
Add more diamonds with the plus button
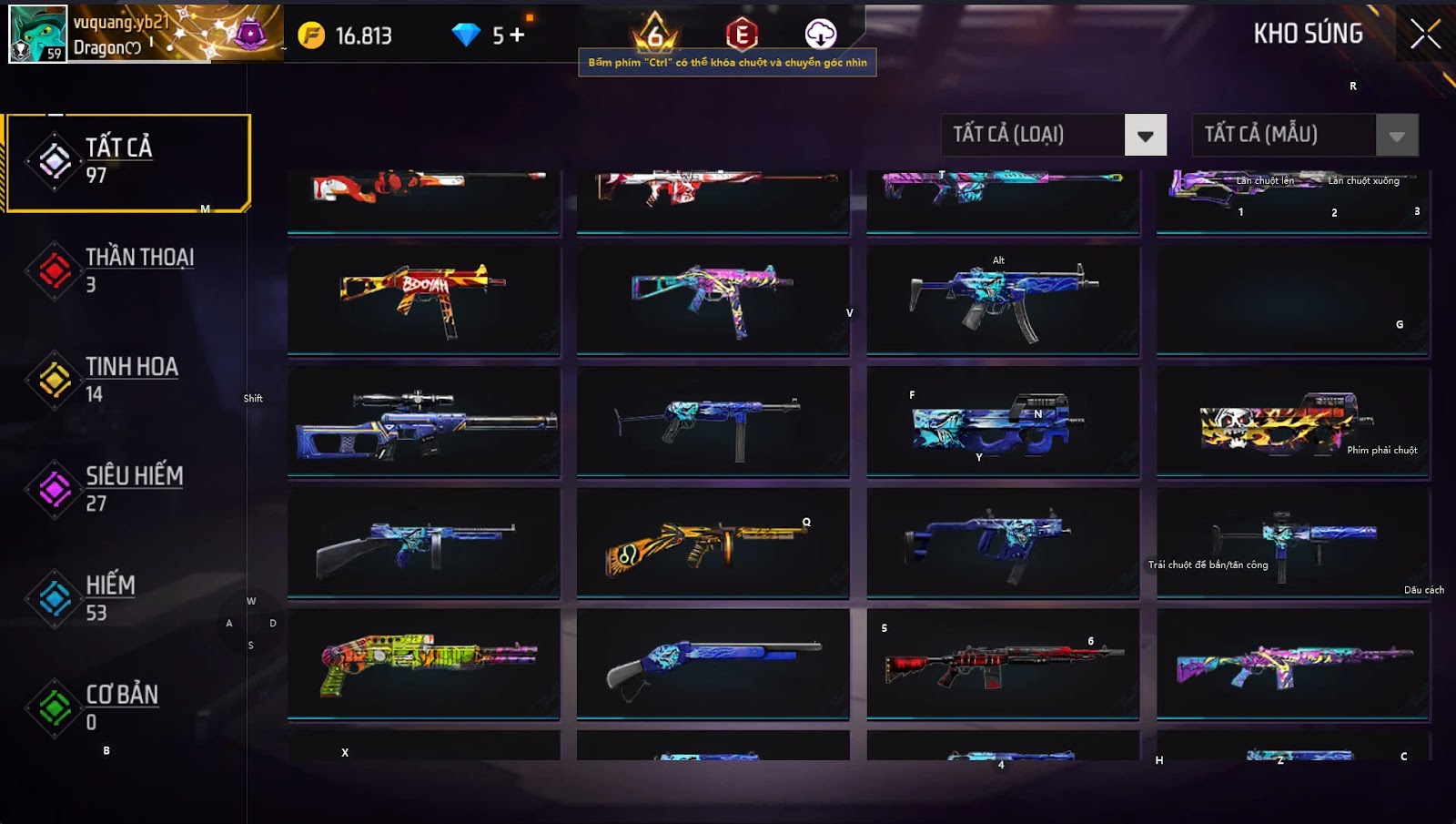(517, 36)
